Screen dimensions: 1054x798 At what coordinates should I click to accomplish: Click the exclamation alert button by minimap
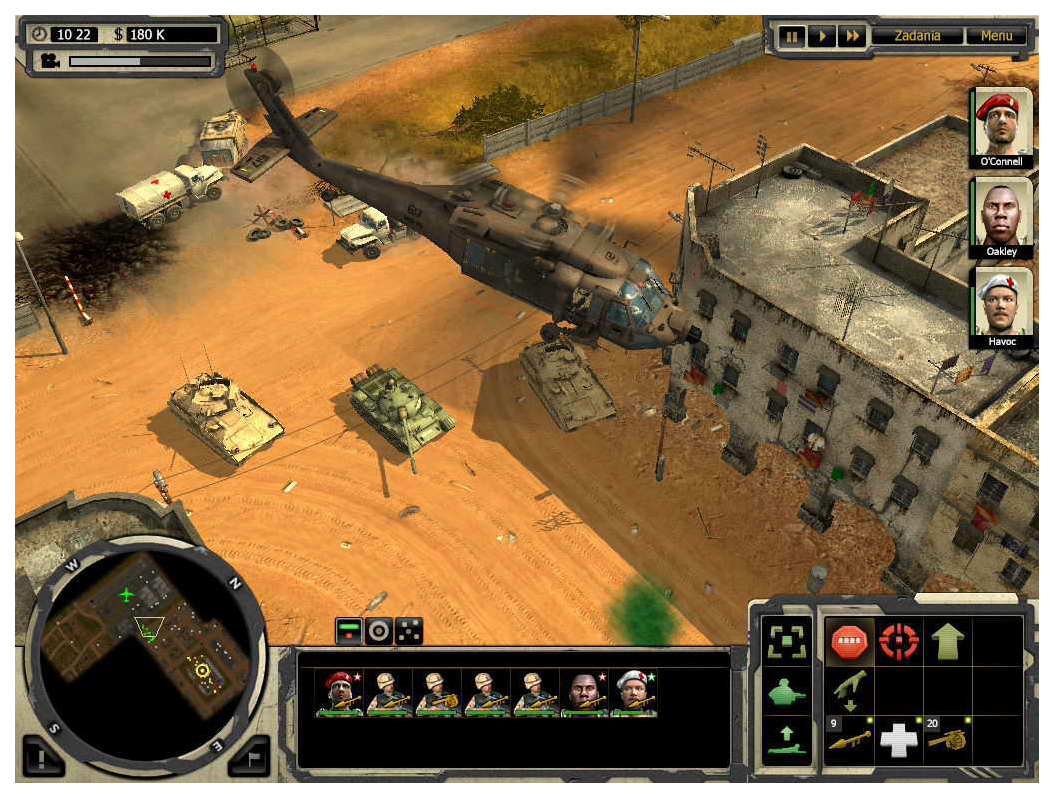(x=42, y=757)
